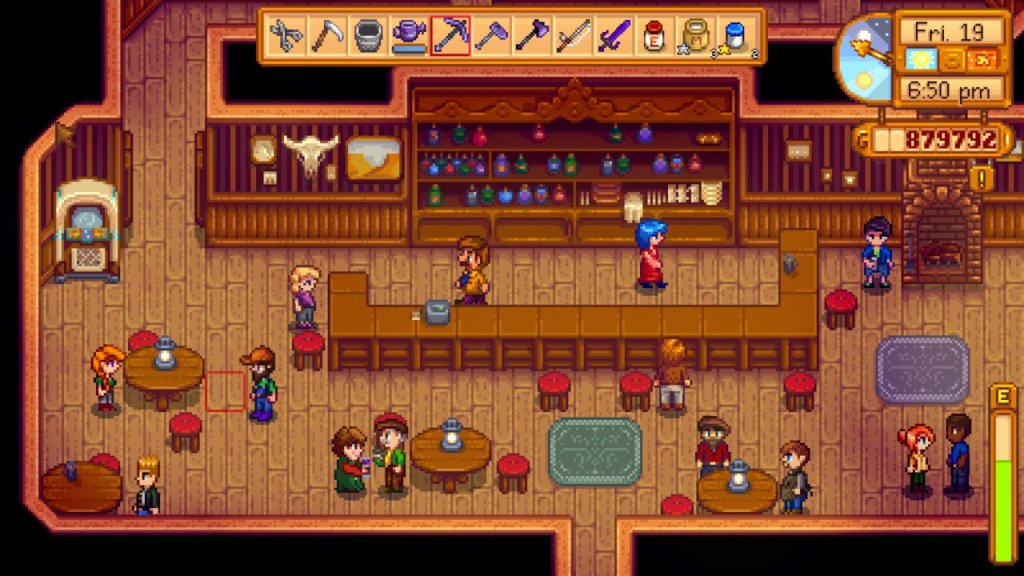The image size is (1024, 576).
Task: Select the fishing rod slot
Action: pos(573,37)
